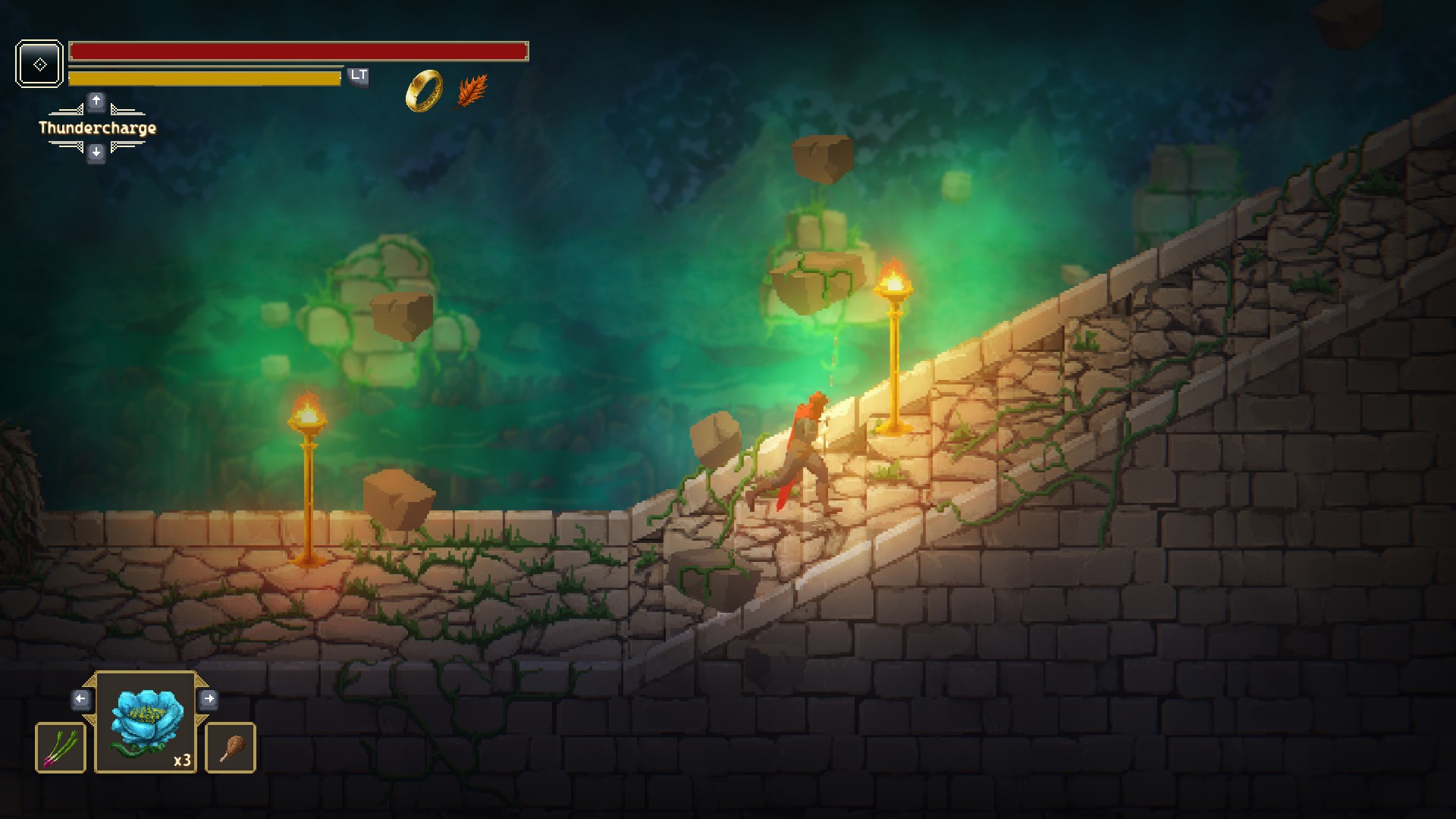This screenshot has width=1456, height=819.
Task: Click the Thundercharge ability label
Action: (x=97, y=127)
